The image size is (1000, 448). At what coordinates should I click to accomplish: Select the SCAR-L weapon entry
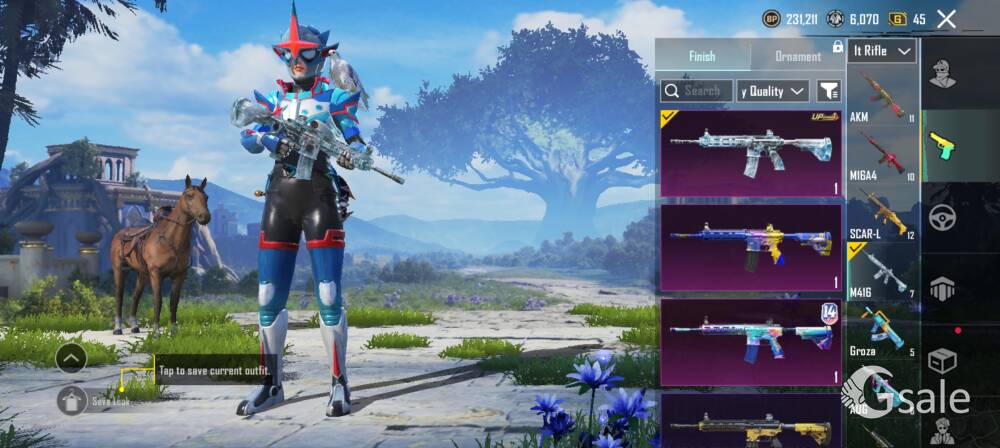[882, 213]
